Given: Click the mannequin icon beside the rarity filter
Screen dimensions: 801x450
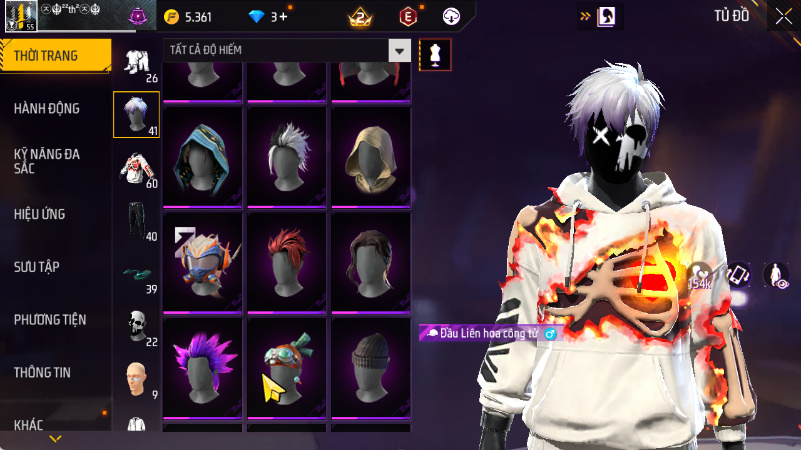Looking at the screenshot, I should pos(435,54).
